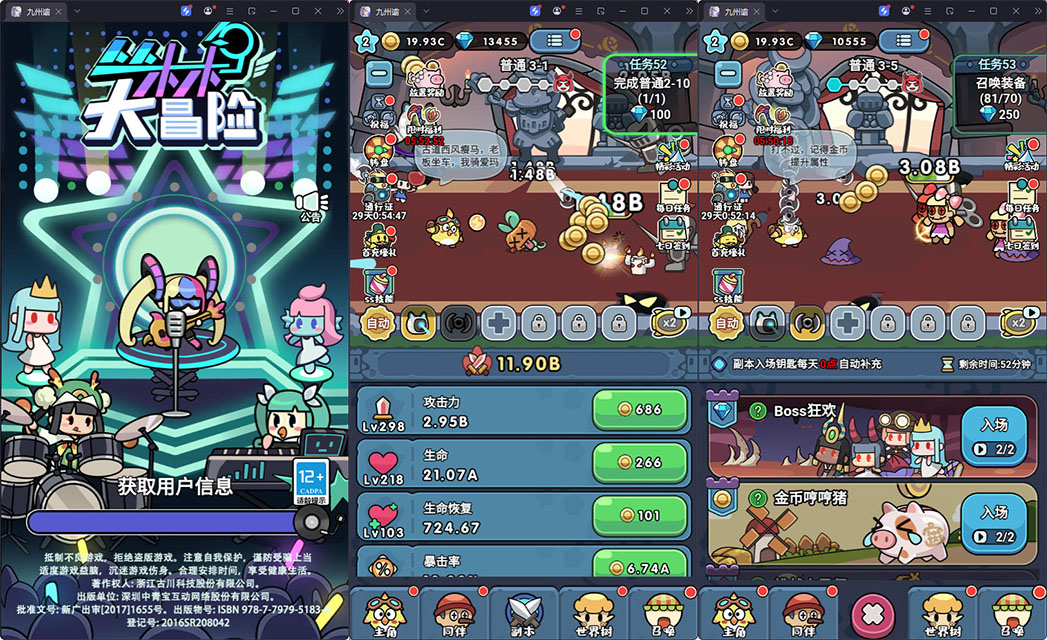Open the 任务53 召唤装备 quest tracker

point(999,92)
